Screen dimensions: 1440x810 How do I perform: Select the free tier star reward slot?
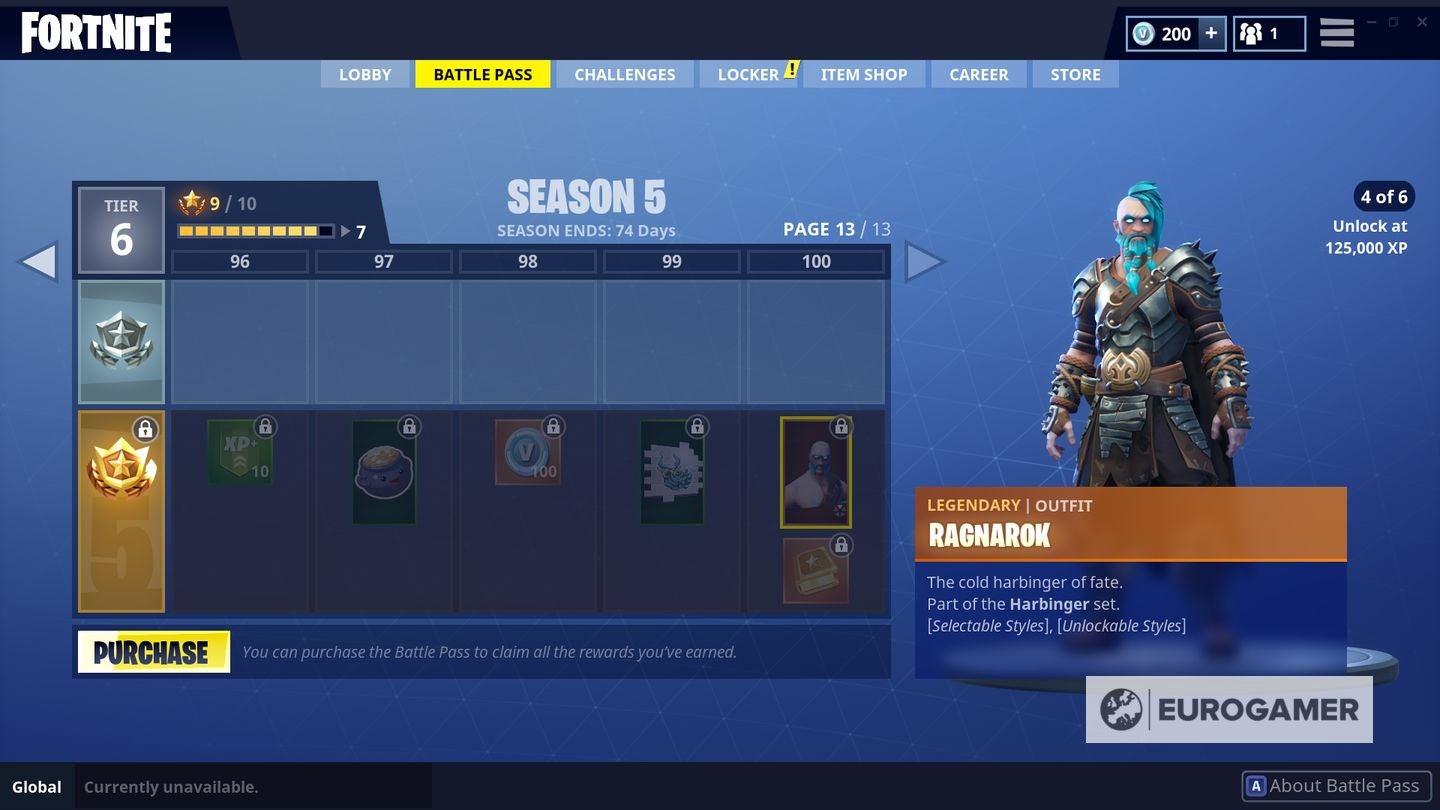click(x=121, y=342)
